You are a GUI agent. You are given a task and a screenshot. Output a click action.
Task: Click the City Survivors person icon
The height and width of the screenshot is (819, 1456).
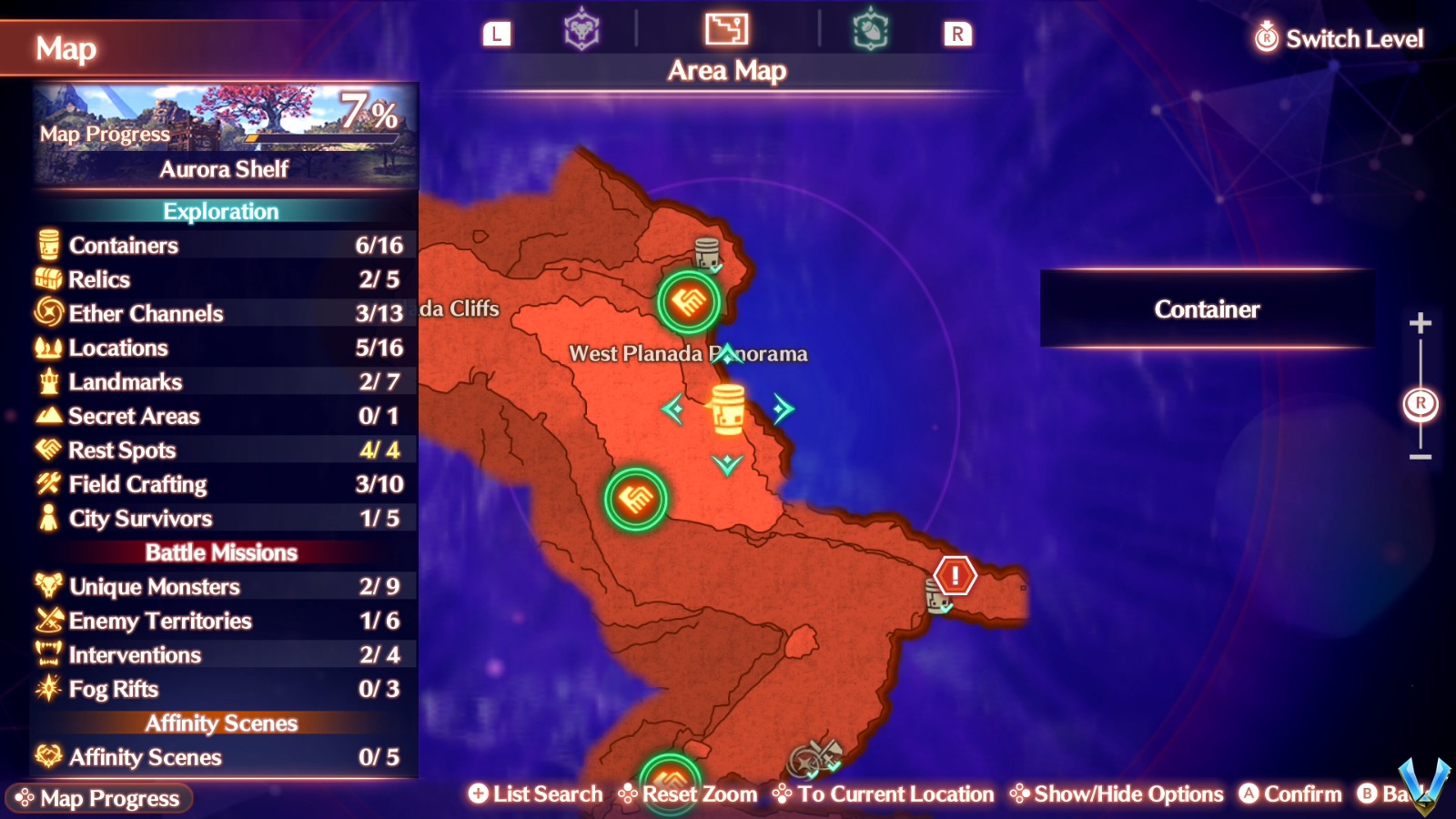(x=47, y=519)
